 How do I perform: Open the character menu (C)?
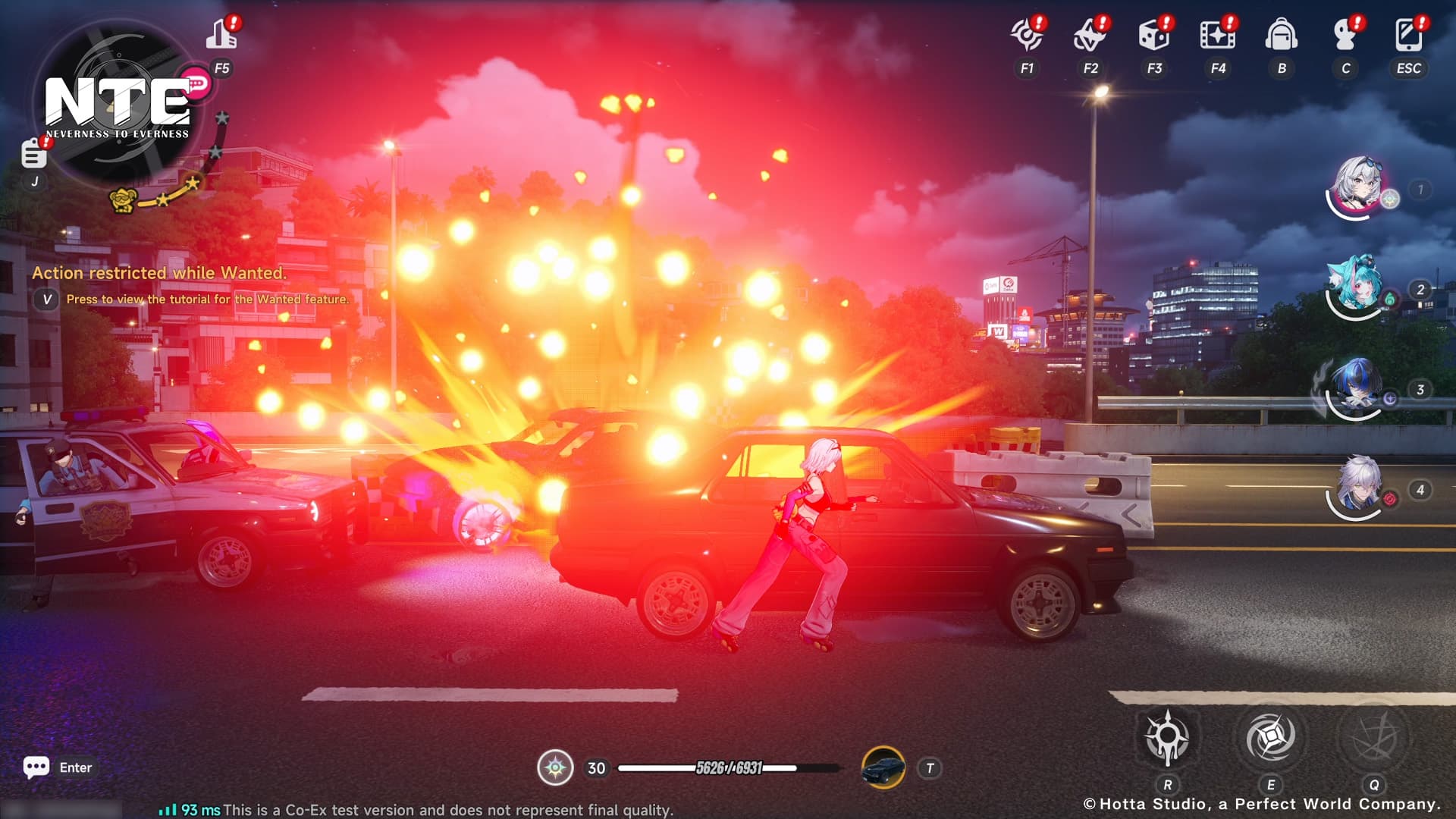(1345, 34)
